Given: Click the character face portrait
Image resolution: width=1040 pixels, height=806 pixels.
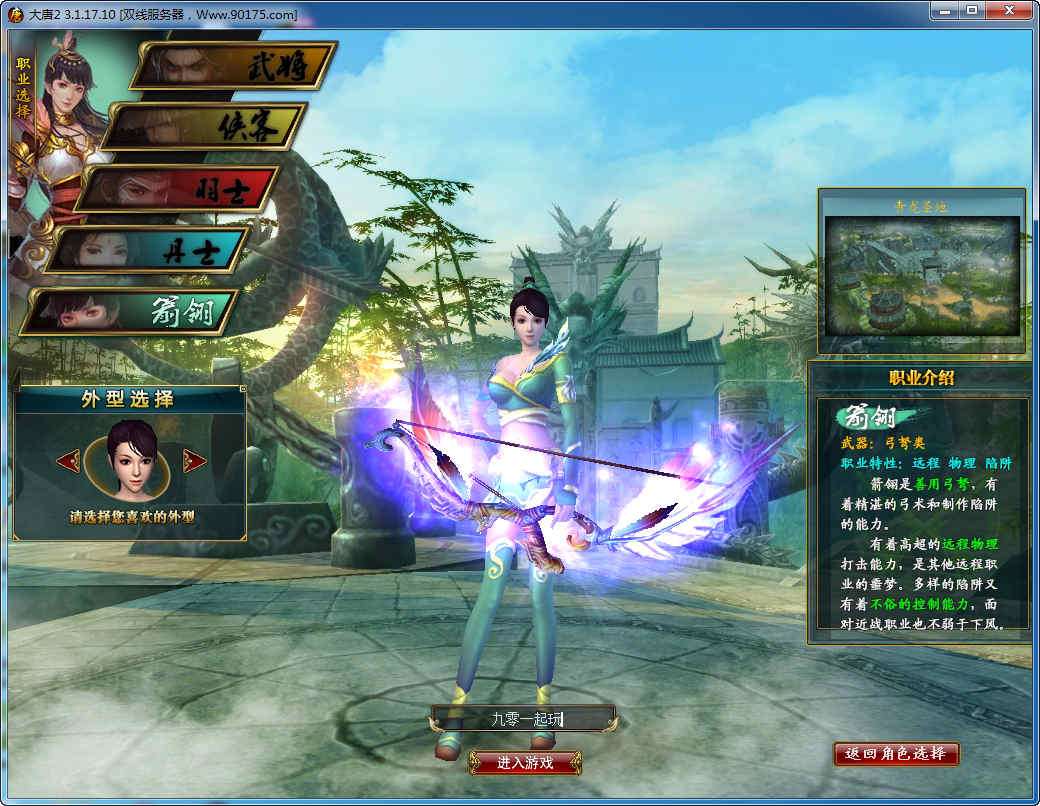Looking at the screenshot, I should [x=131, y=462].
